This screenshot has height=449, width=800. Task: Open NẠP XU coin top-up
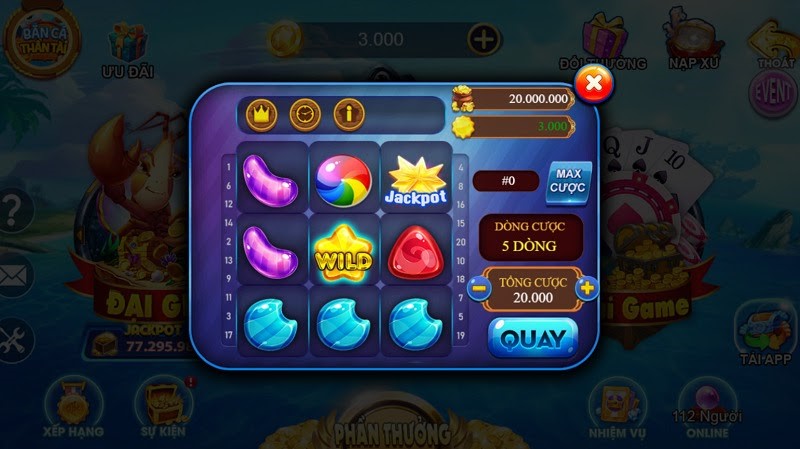694,42
